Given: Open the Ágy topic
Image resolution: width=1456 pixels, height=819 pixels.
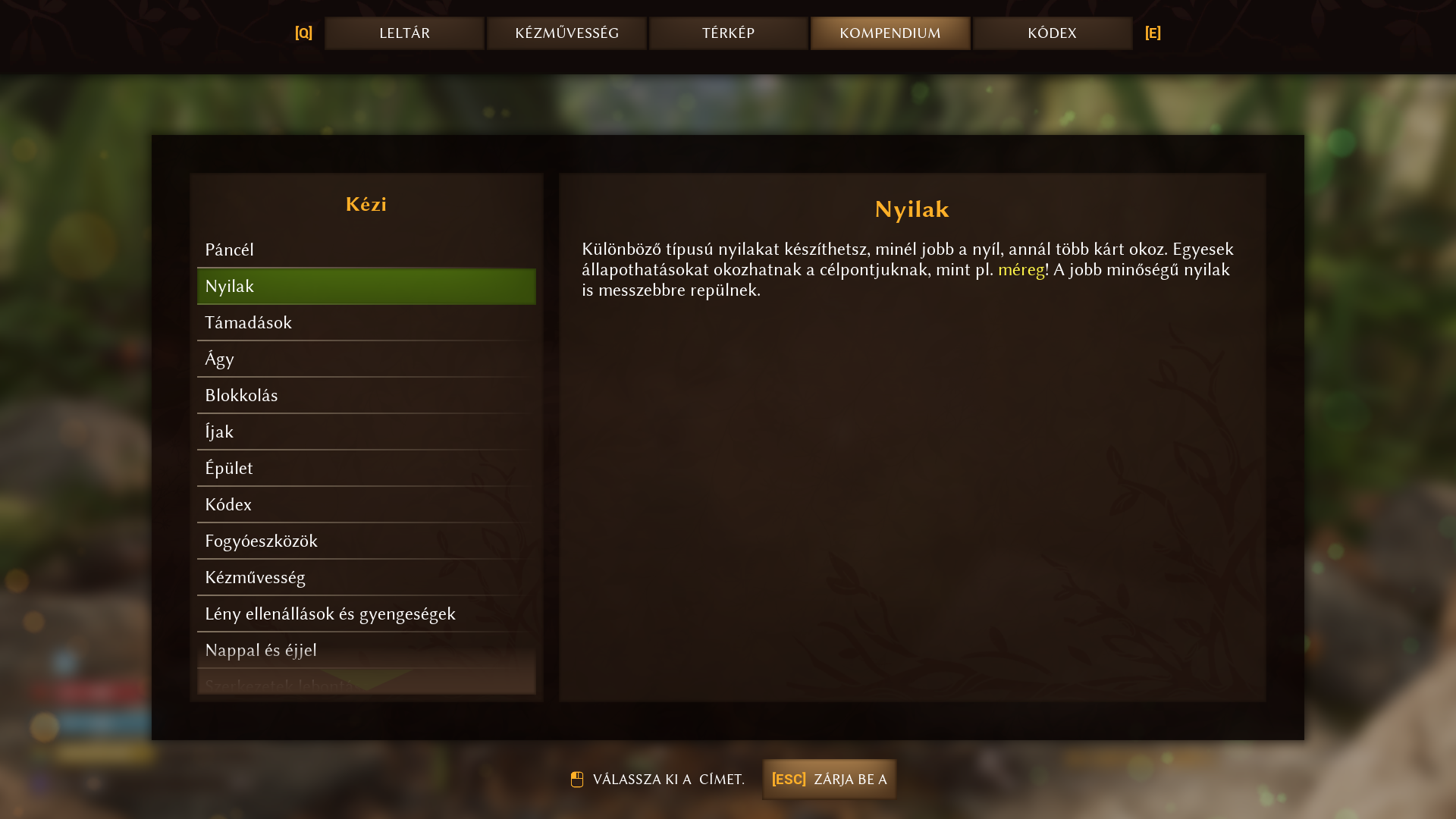Looking at the screenshot, I should pyautogui.click(x=366, y=359).
